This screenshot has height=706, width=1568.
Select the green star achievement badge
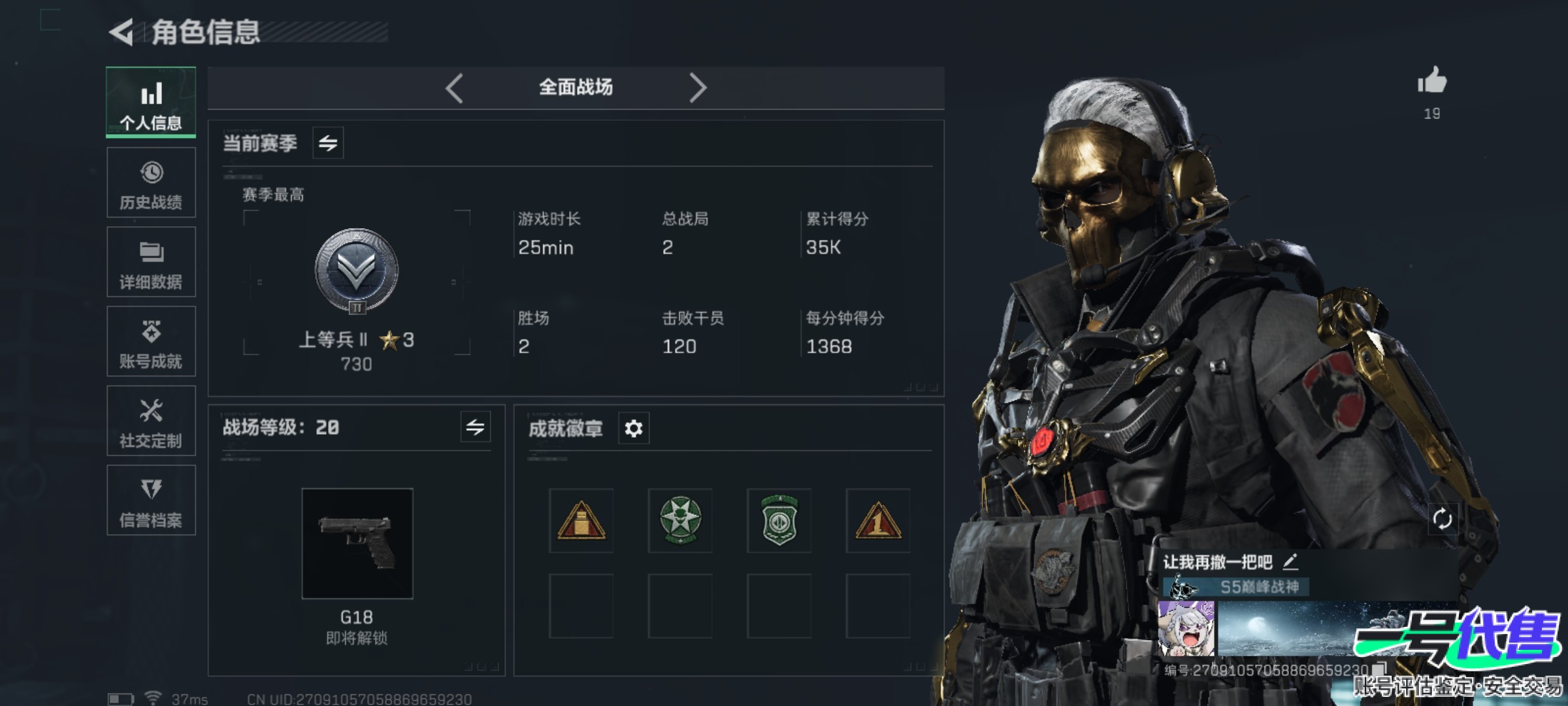(x=680, y=520)
